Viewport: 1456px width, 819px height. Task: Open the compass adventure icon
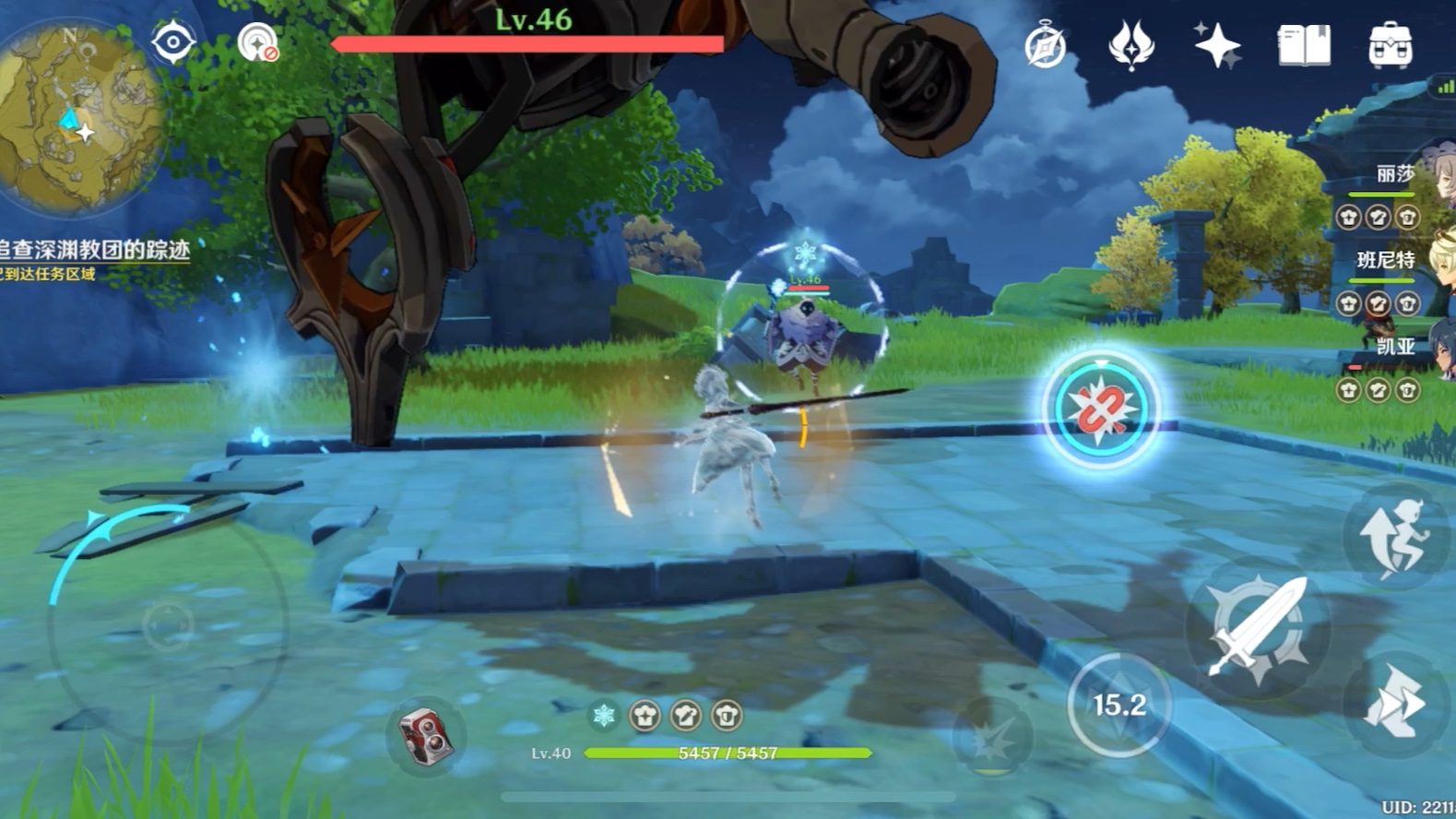[1045, 45]
